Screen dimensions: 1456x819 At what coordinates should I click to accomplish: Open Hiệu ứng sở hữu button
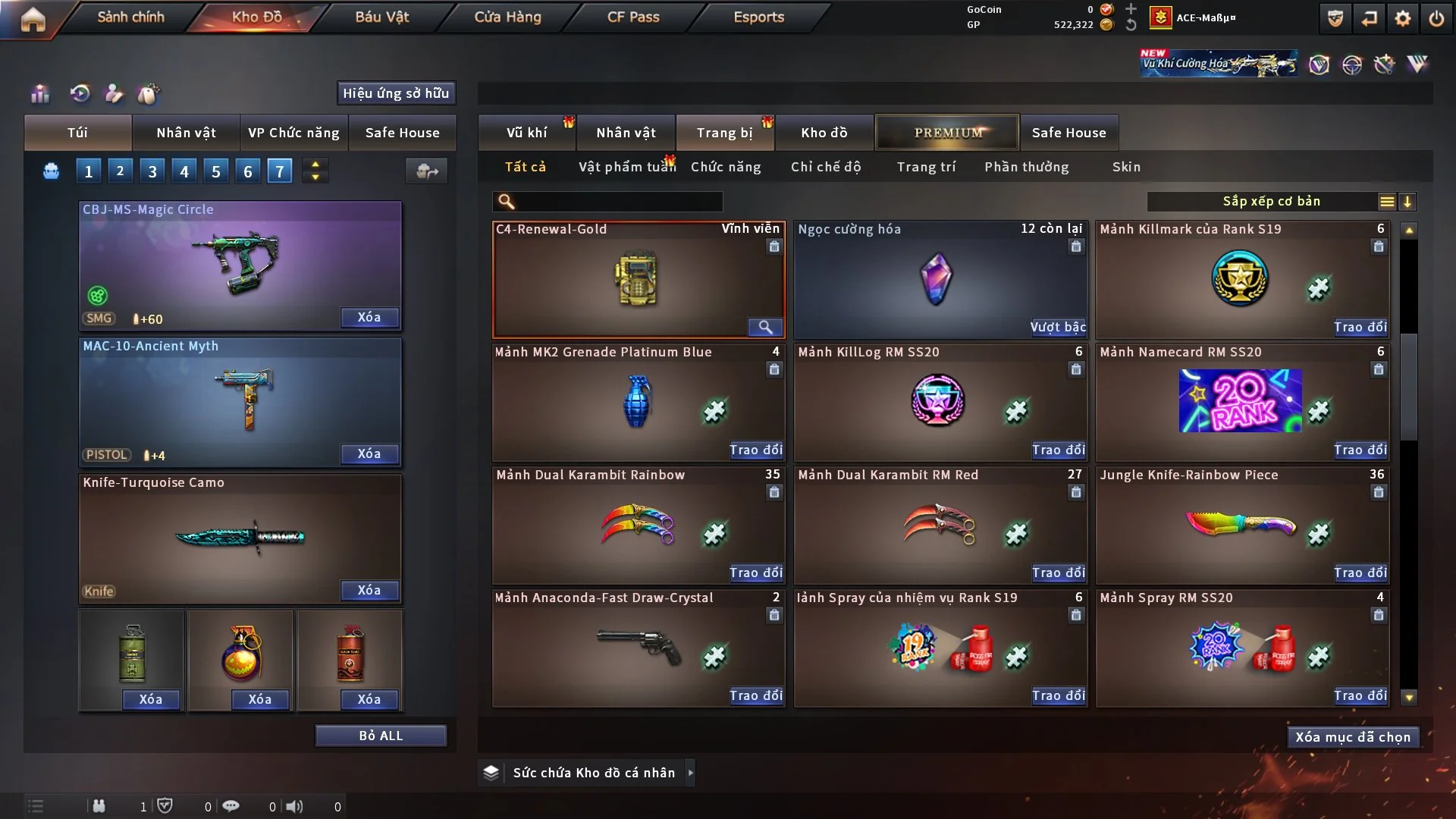pyautogui.click(x=396, y=93)
